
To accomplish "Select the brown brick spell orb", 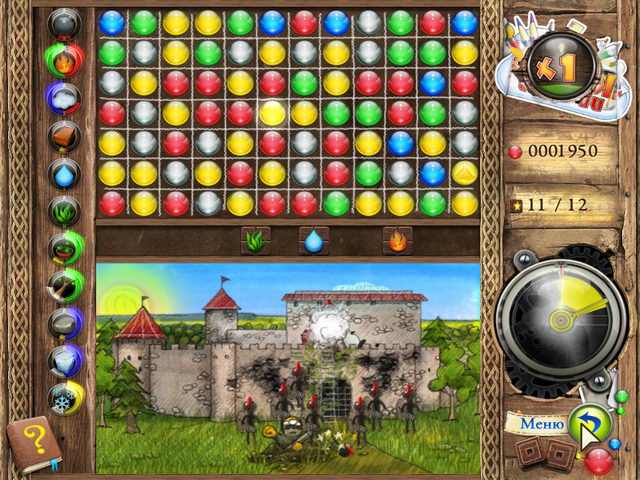I will (65, 136).
